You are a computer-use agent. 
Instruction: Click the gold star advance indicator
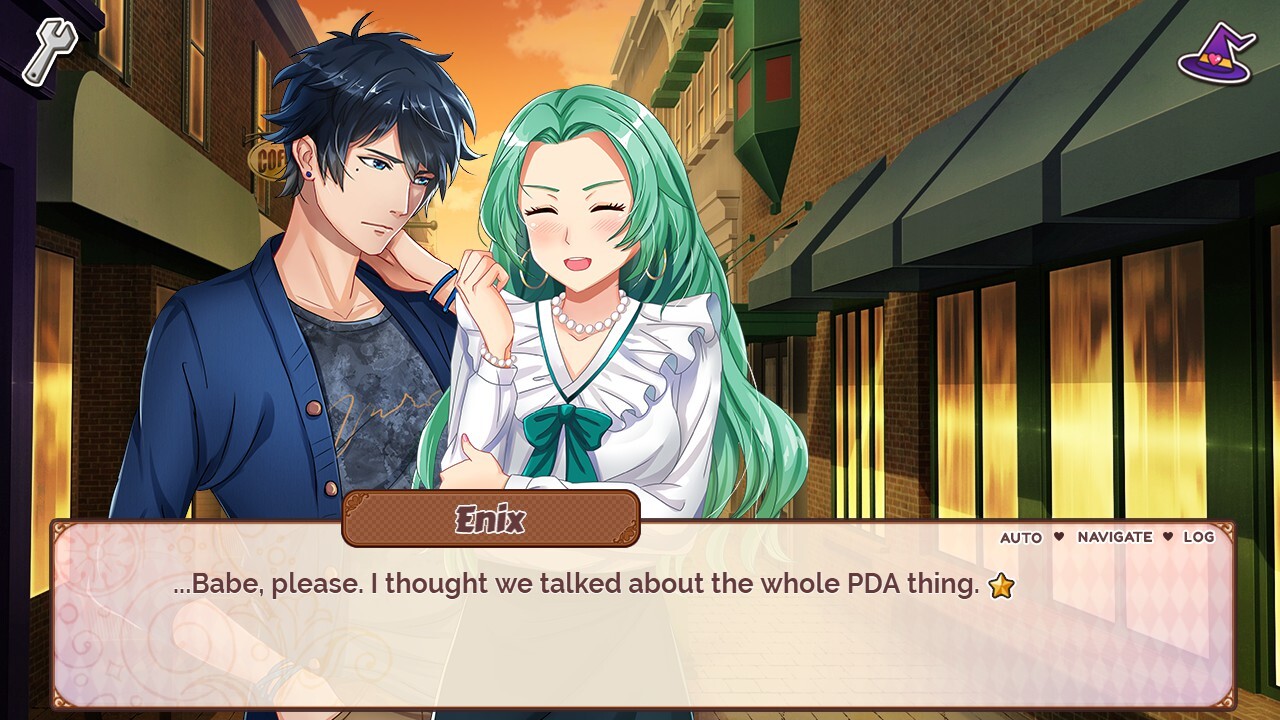coord(1004,586)
